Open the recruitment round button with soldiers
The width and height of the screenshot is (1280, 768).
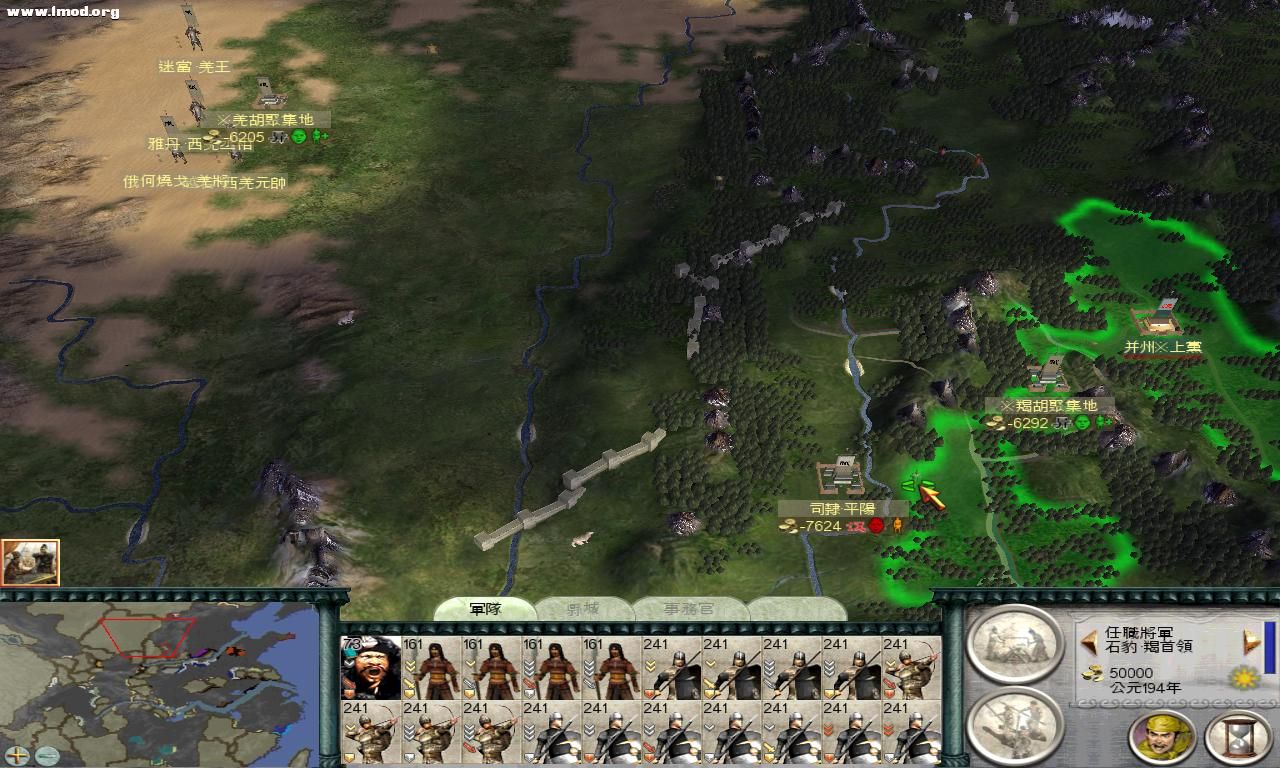click(1015, 724)
